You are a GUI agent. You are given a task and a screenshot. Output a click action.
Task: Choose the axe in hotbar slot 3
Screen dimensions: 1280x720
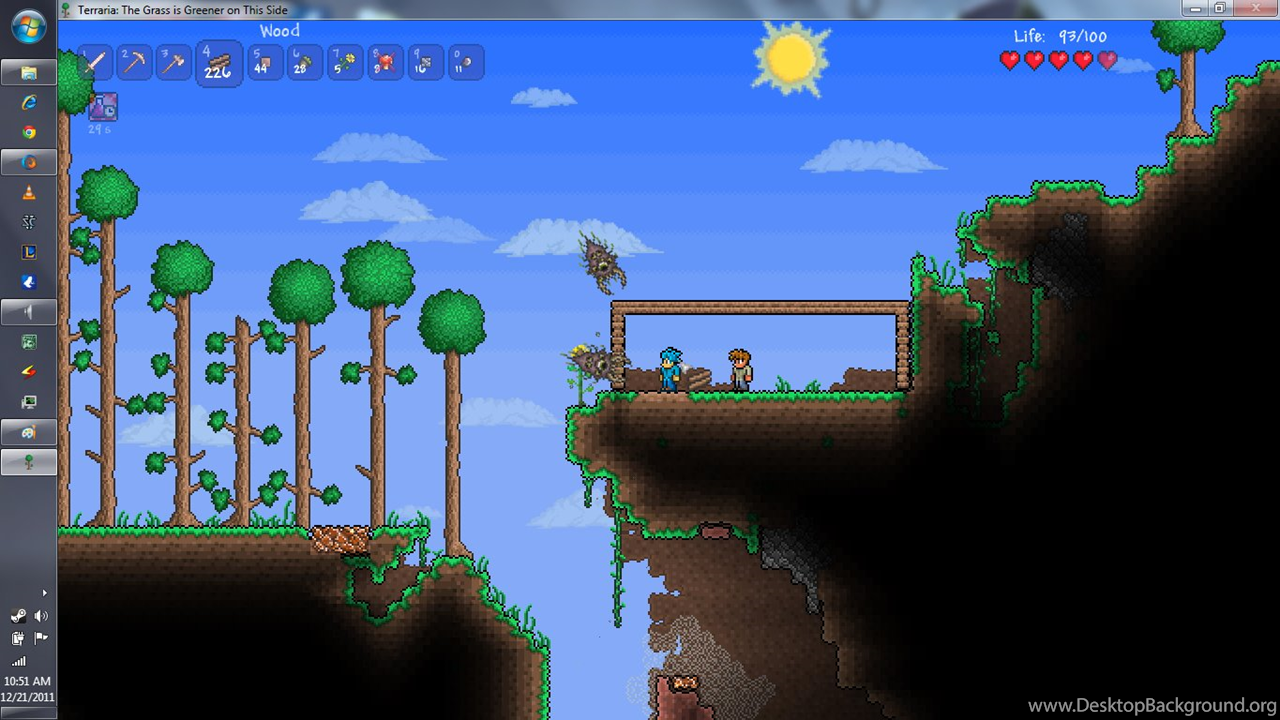pyautogui.click(x=175, y=63)
